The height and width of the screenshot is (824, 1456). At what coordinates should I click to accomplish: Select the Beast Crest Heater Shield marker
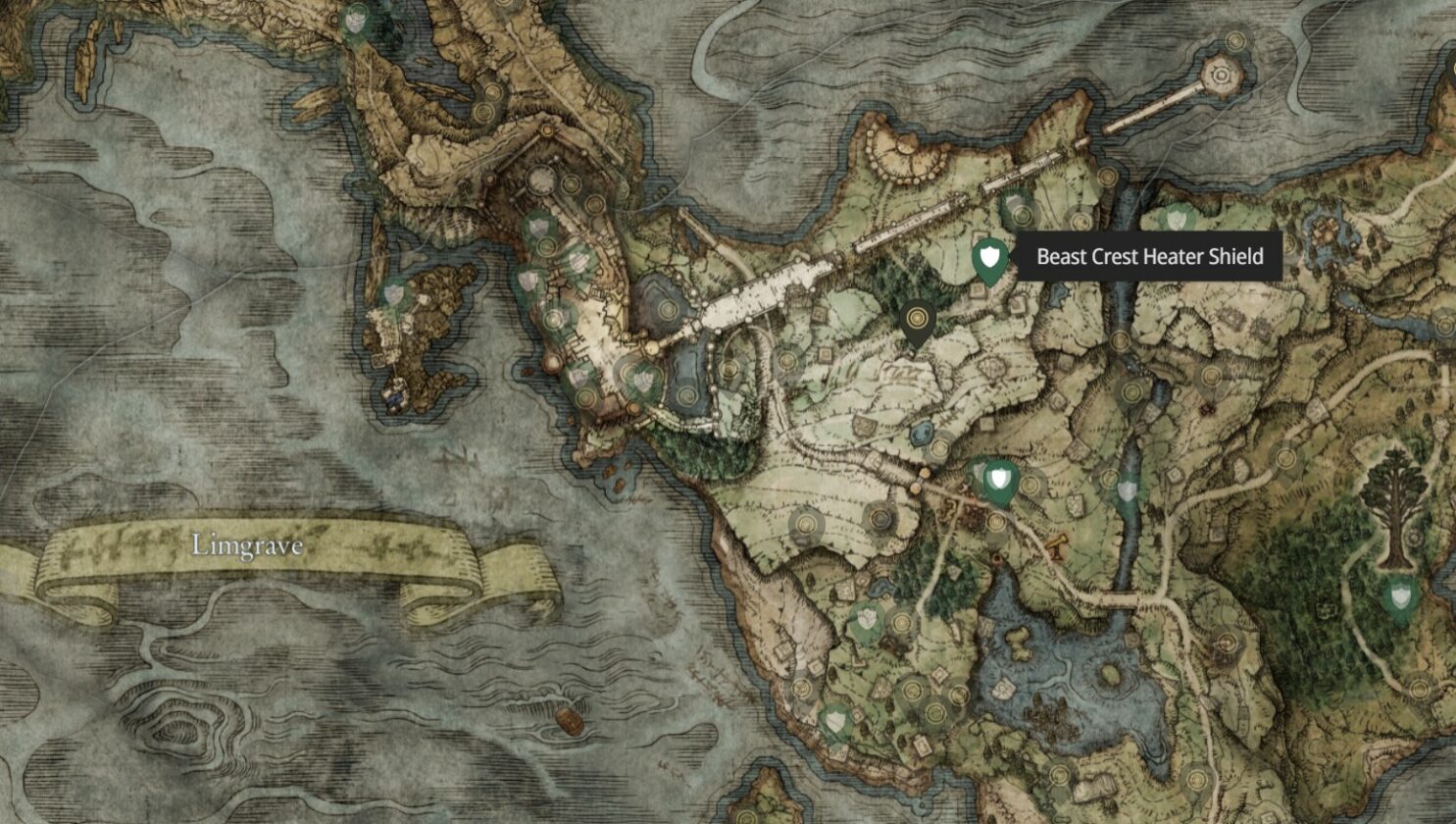tap(990, 259)
